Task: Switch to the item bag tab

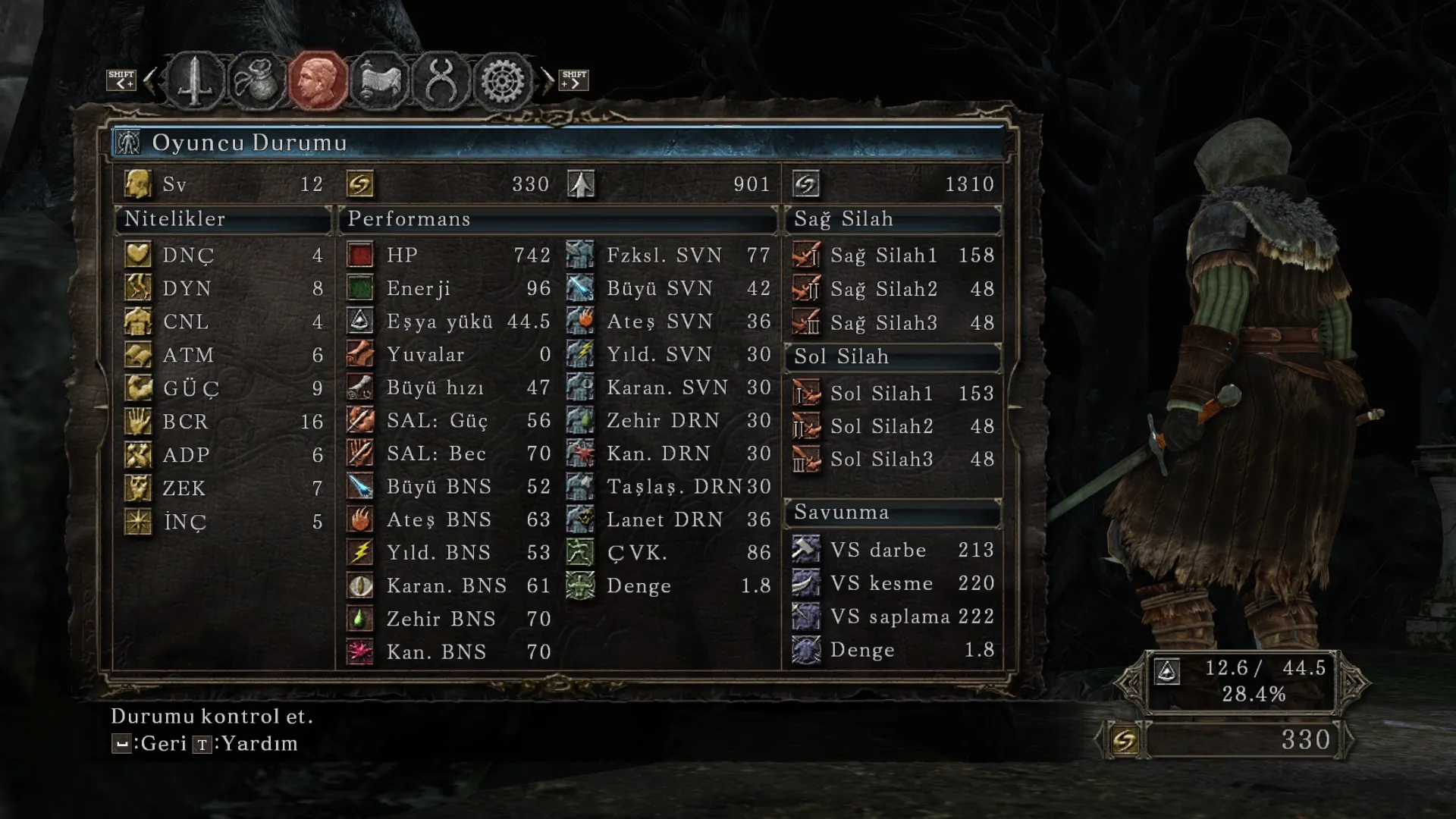Action: click(256, 80)
